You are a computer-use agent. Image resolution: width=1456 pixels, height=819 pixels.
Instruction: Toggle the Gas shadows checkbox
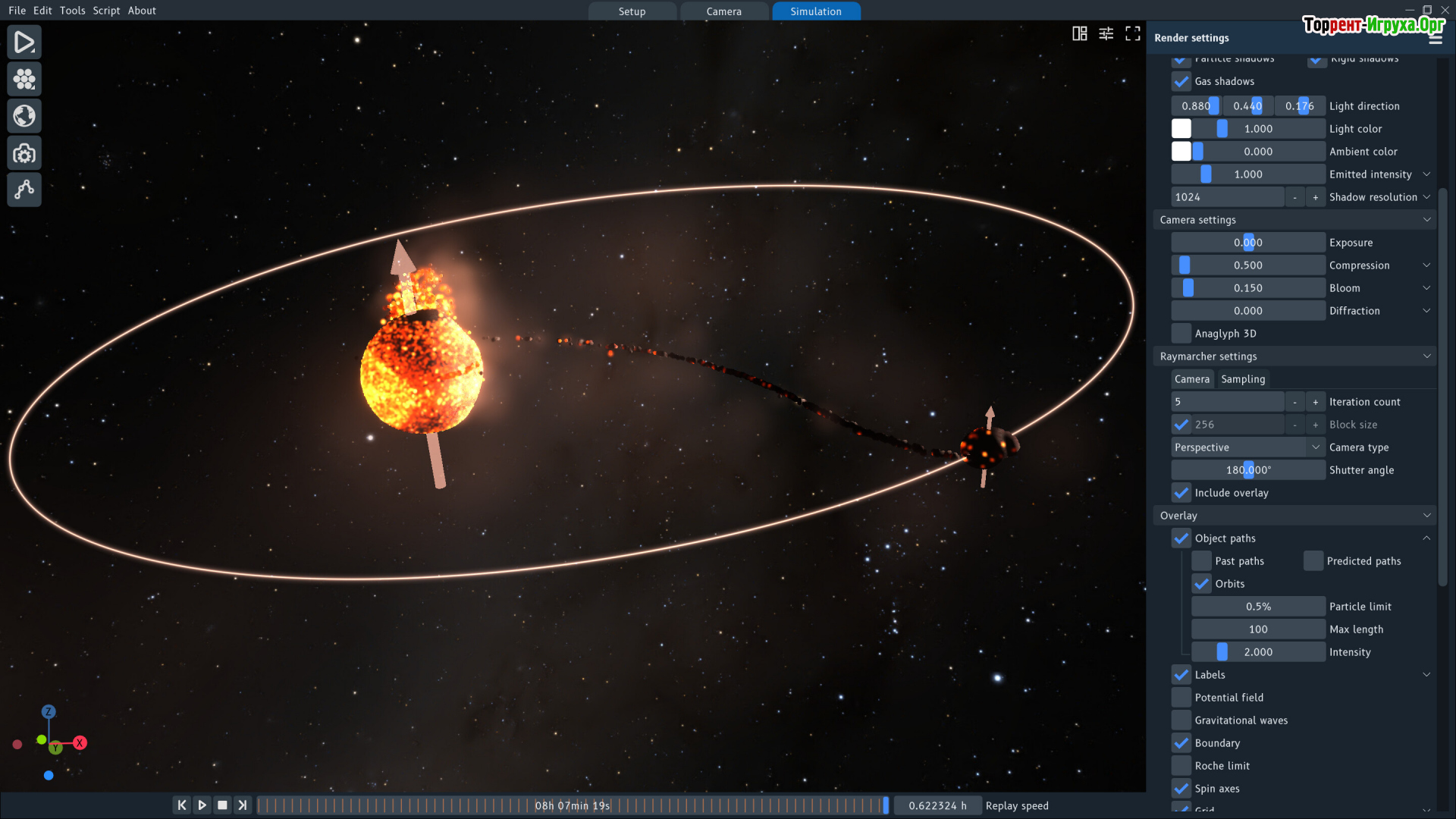click(x=1181, y=81)
